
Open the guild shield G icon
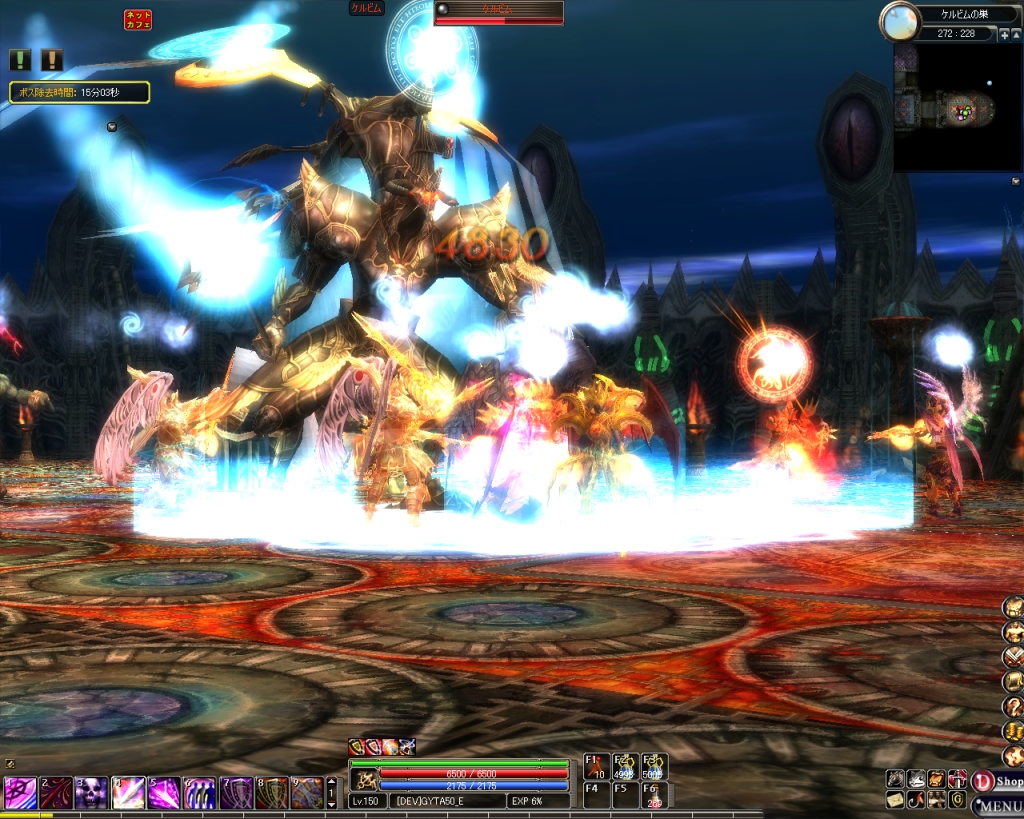coord(957,800)
